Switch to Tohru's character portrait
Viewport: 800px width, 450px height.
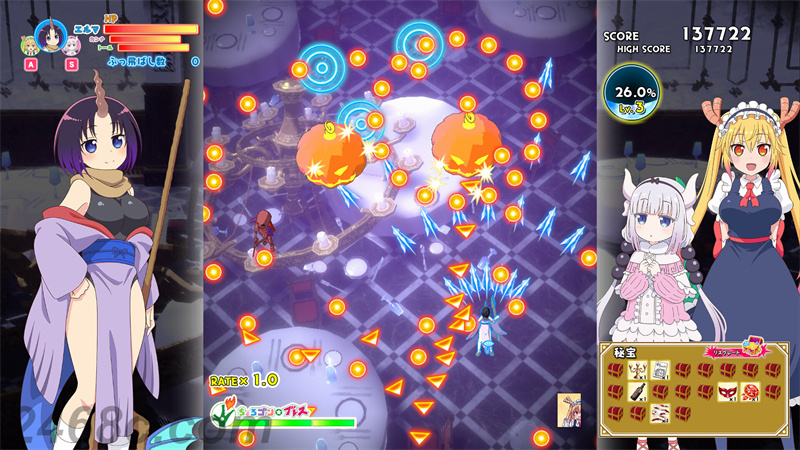click(x=29, y=44)
